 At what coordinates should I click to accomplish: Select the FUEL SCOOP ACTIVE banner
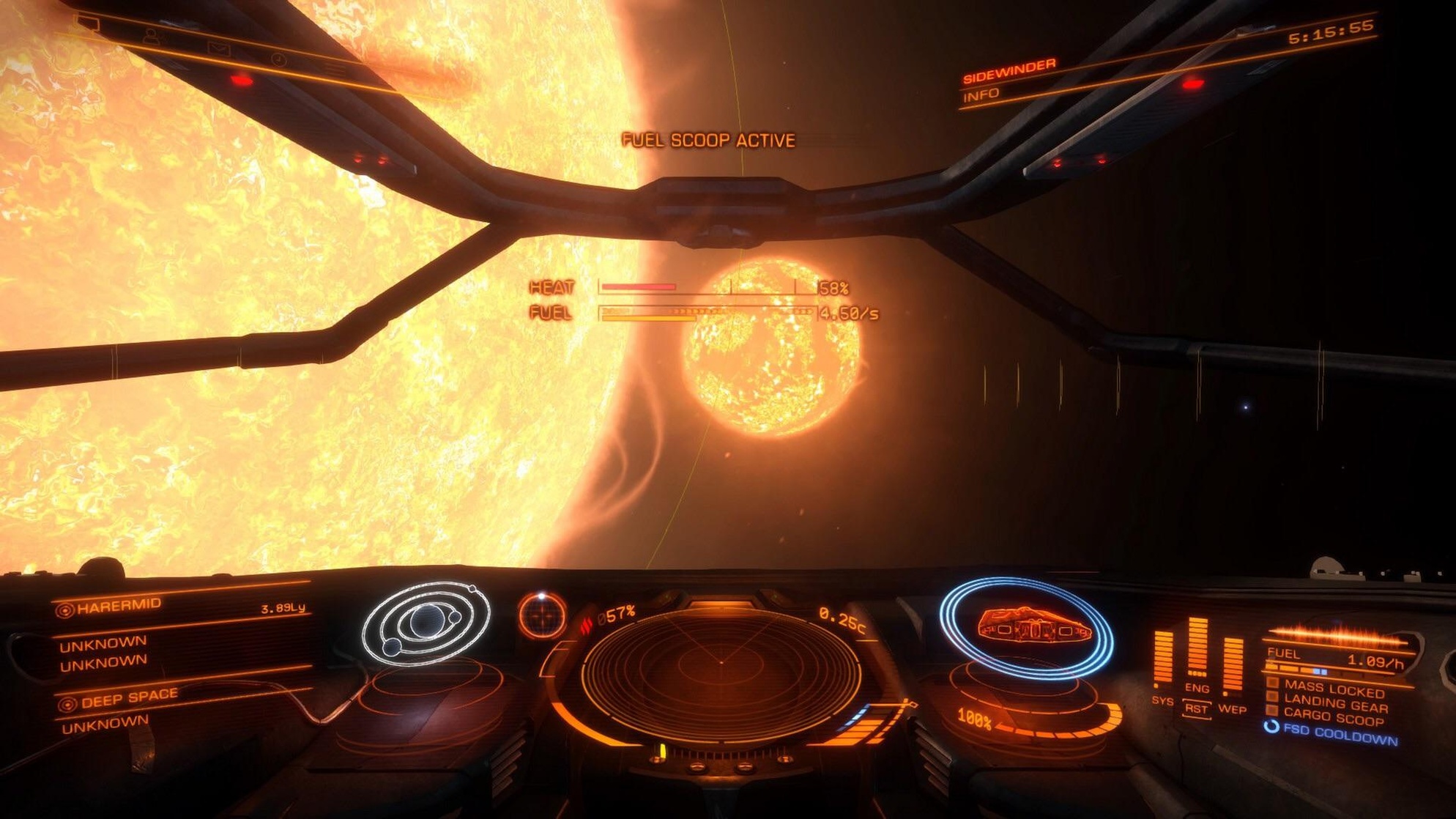pos(707,139)
